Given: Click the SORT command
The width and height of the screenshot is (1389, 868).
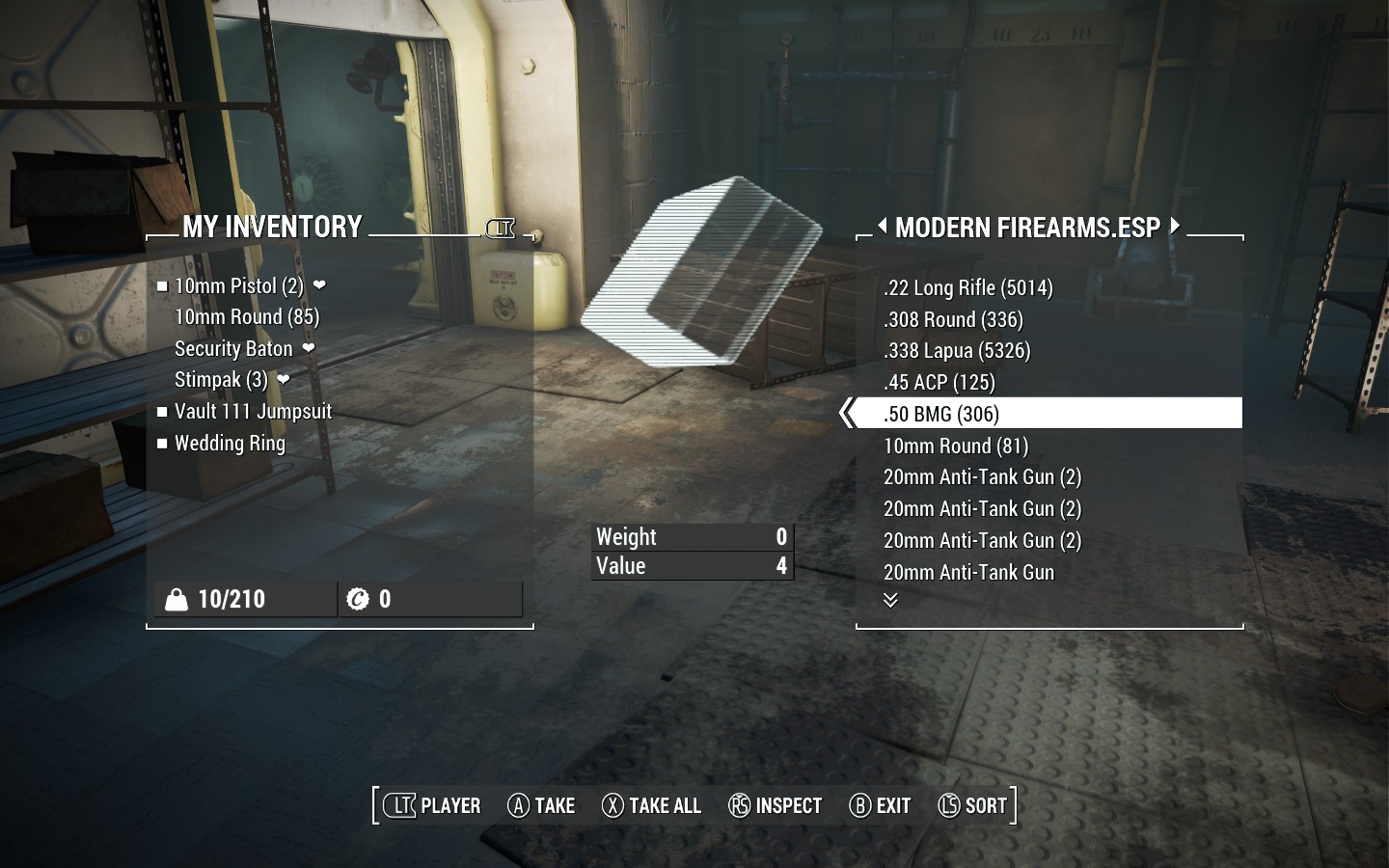Looking at the screenshot, I should coord(986,805).
